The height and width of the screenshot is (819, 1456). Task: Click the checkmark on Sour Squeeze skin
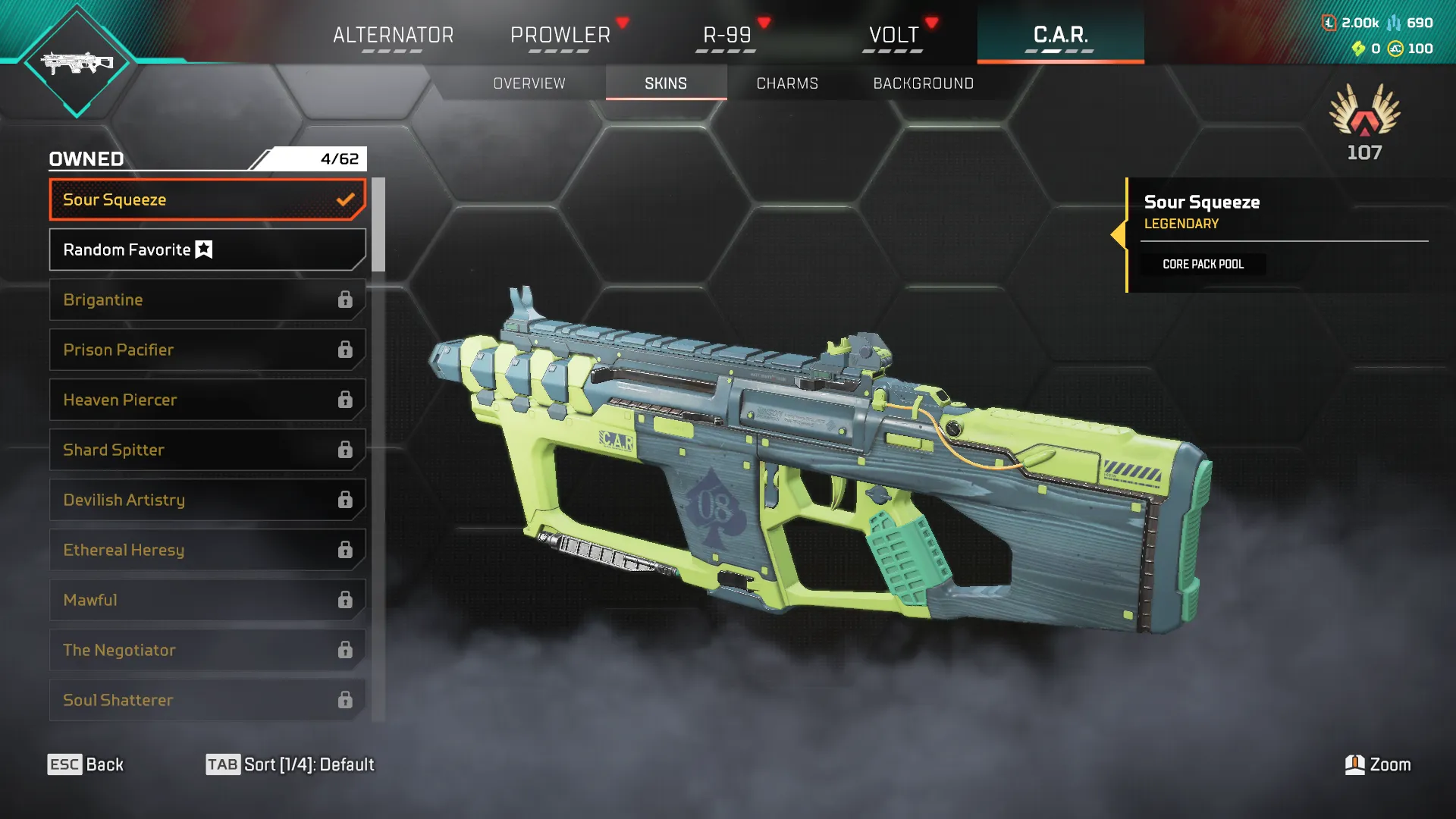click(346, 199)
